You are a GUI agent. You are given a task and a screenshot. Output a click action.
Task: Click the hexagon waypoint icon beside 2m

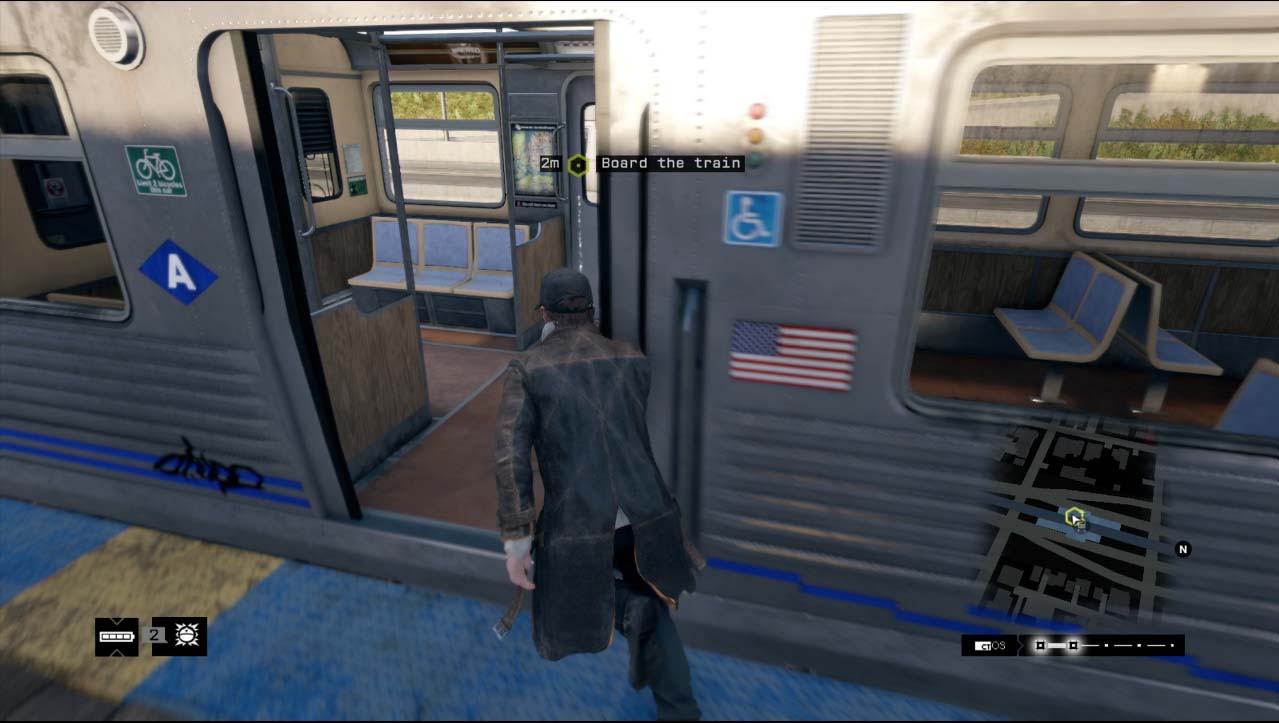click(x=577, y=164)
